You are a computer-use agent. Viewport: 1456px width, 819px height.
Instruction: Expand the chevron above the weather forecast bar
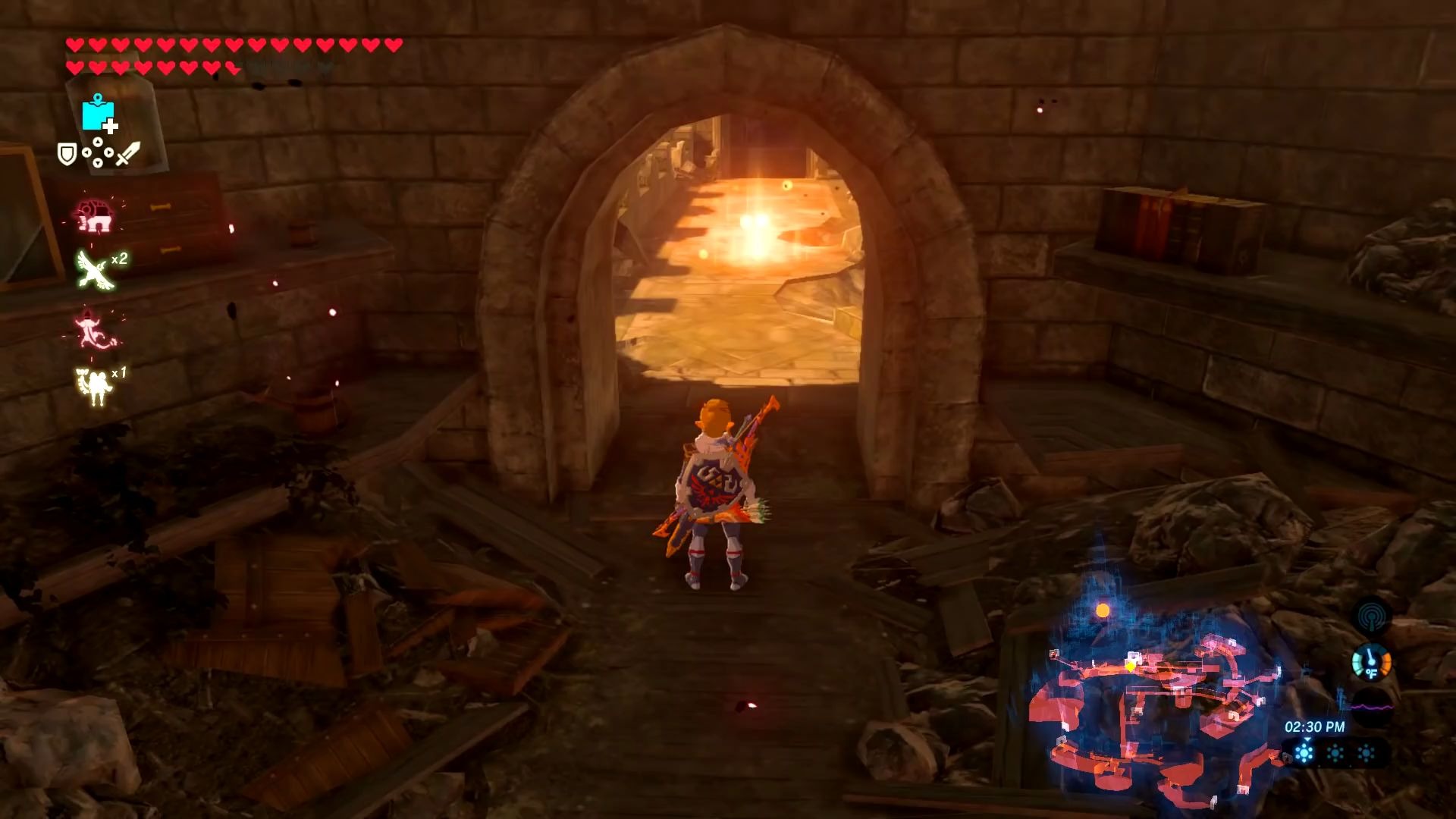coord(1307,739)
